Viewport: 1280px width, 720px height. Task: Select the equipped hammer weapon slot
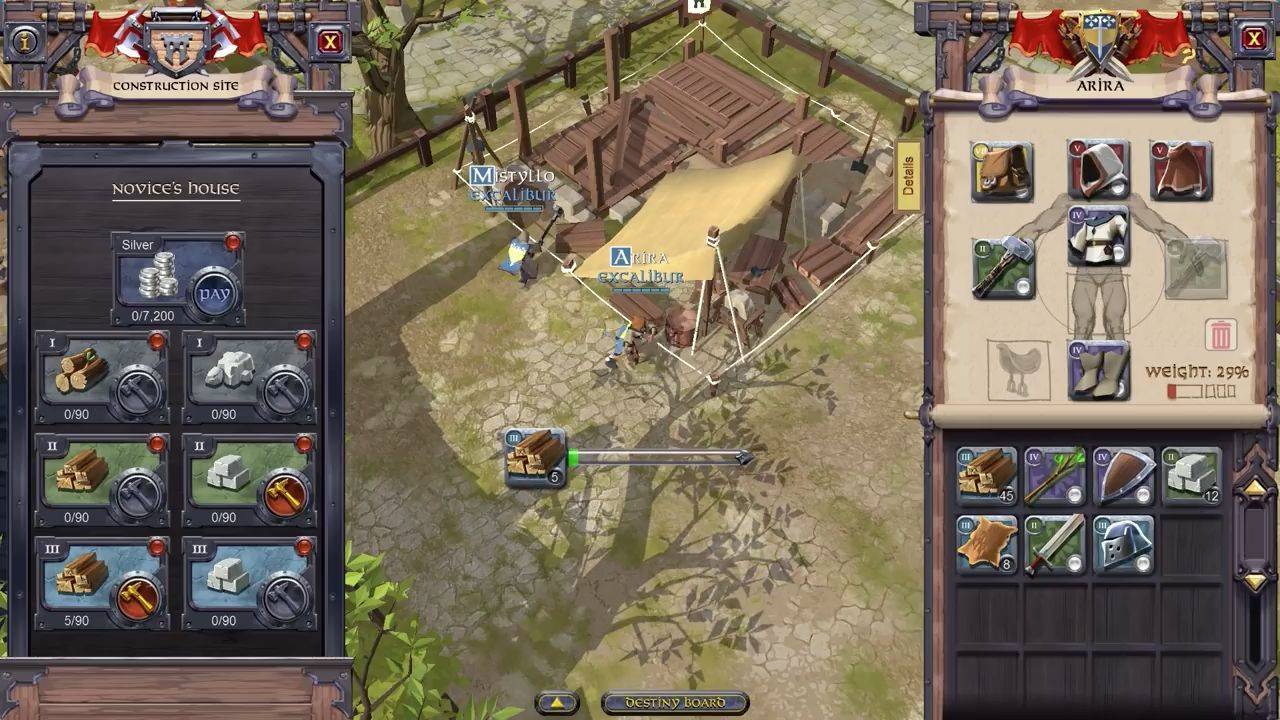point(1003,268)
